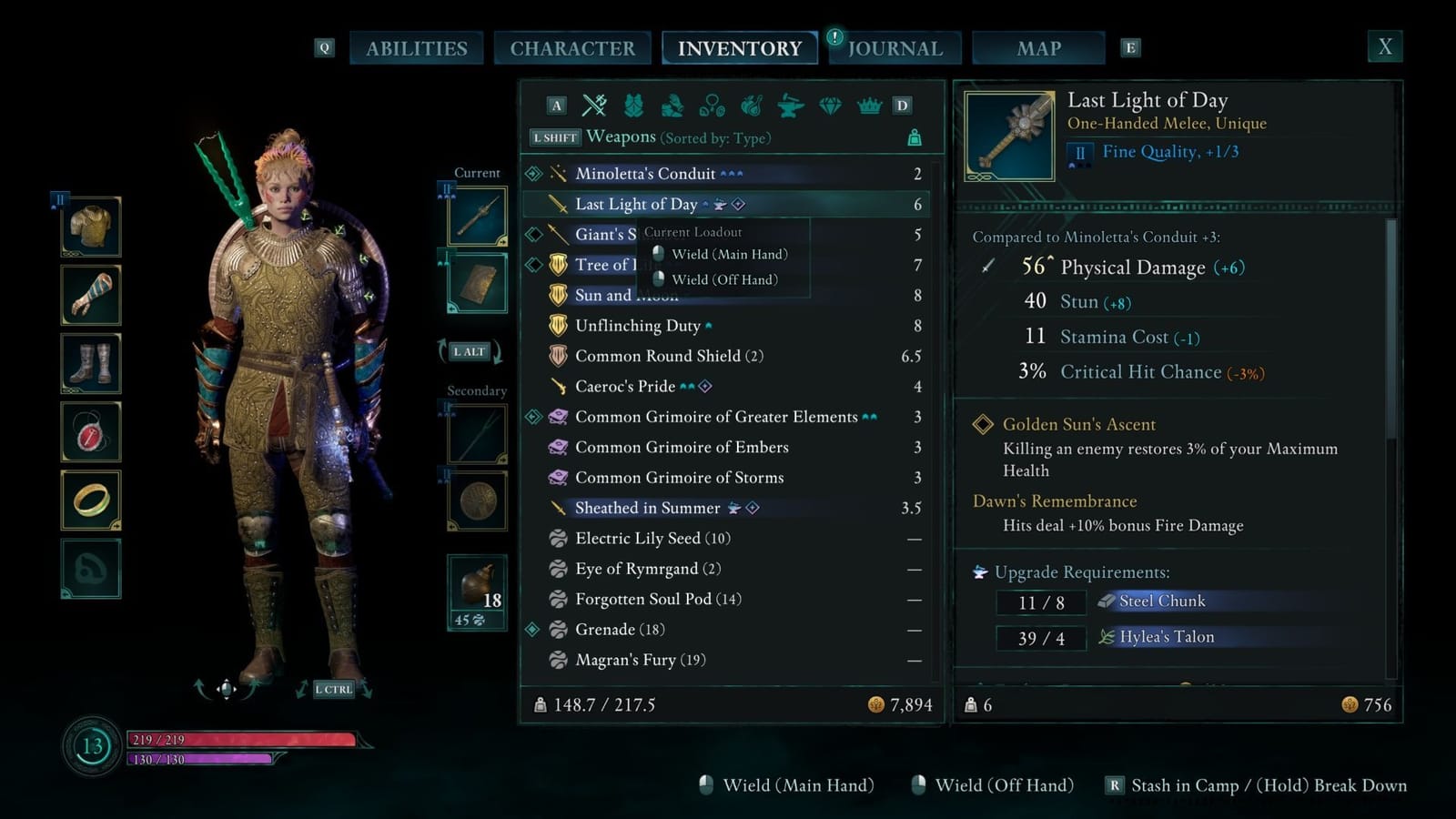Image resolution: width=1456 pixels, height=819 pixels.
Task: Toggle the equipped ring slot
Action: point(91,500)
